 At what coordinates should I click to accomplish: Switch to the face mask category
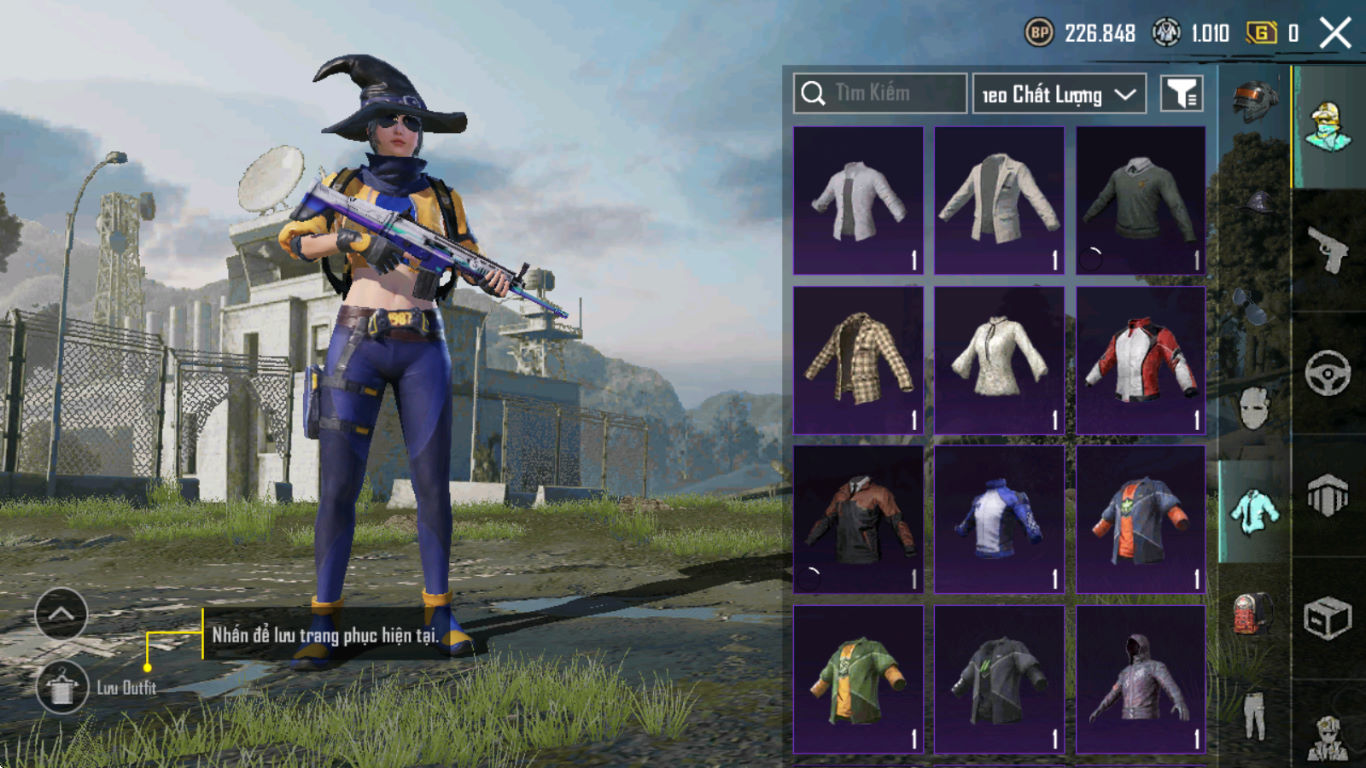click(1254, 408)
